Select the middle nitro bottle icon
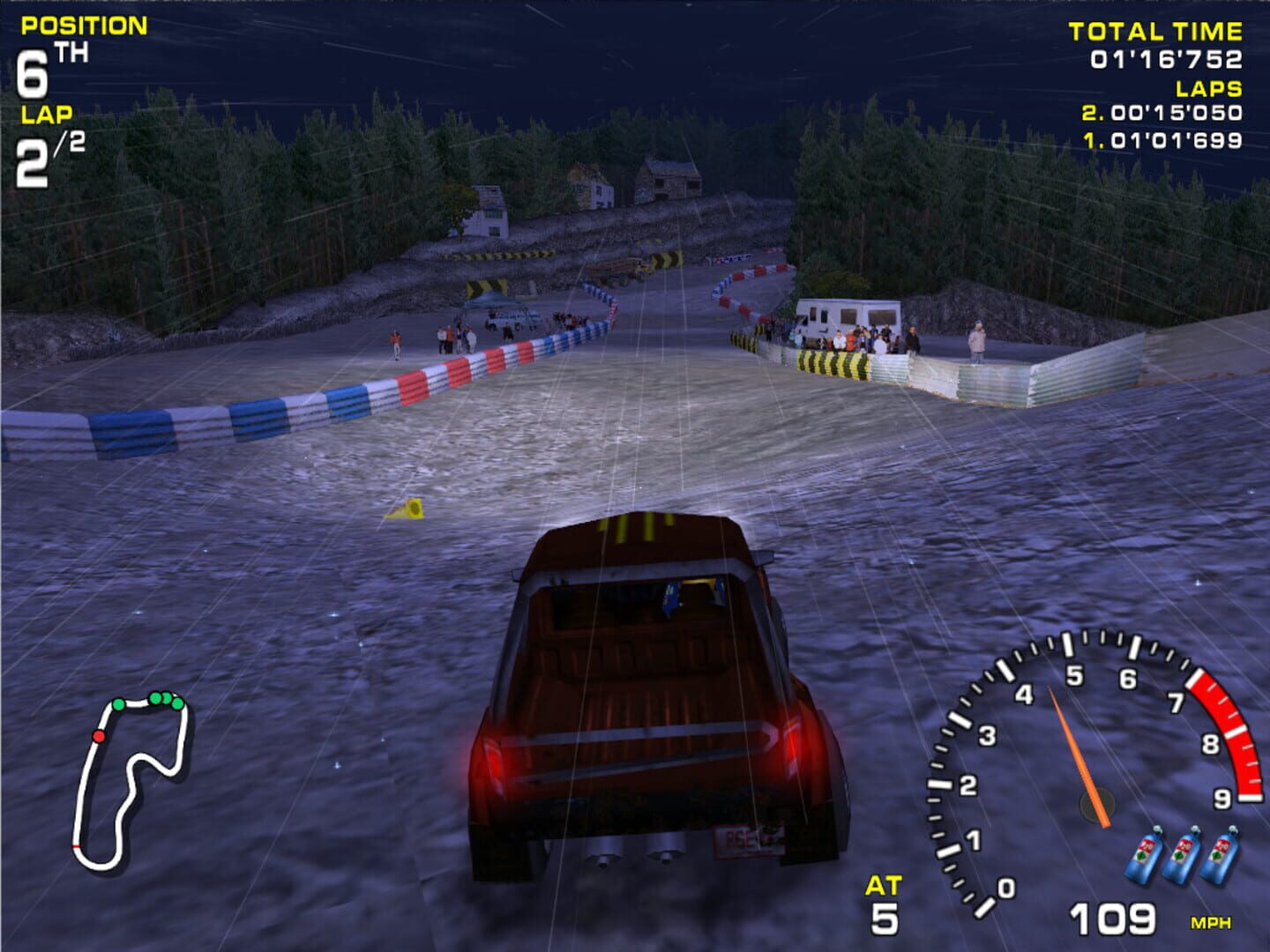Screen dimensions: 1270x952 (x=1182, y=851)
